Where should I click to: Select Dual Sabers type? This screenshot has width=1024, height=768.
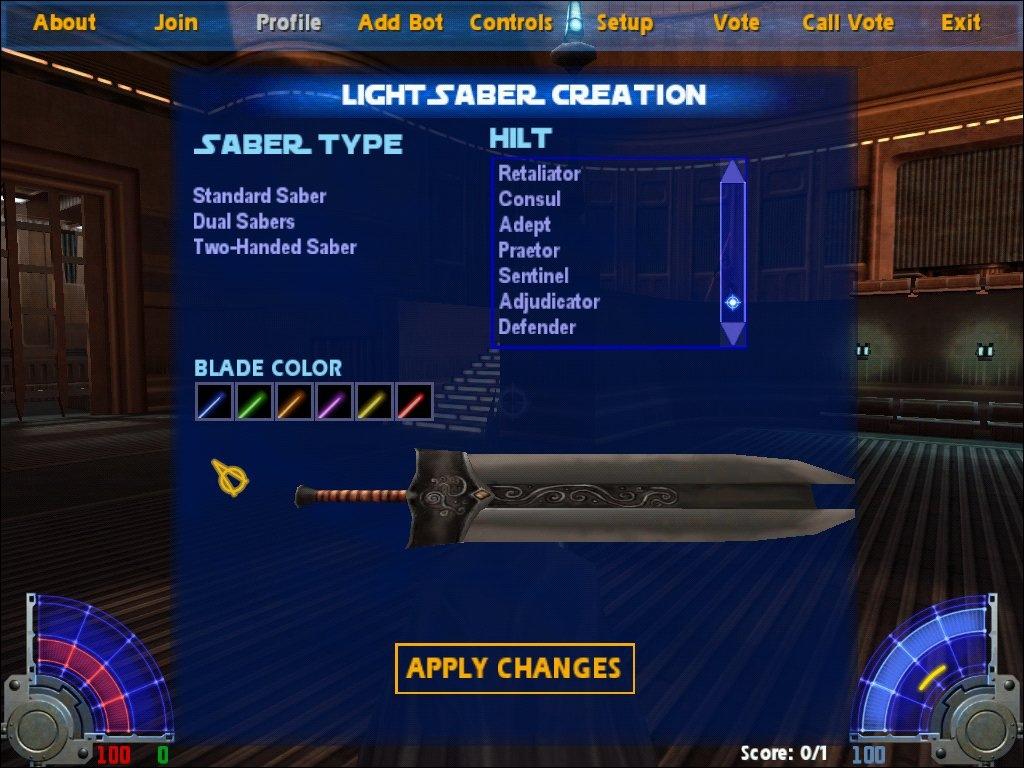click(243, 221)
